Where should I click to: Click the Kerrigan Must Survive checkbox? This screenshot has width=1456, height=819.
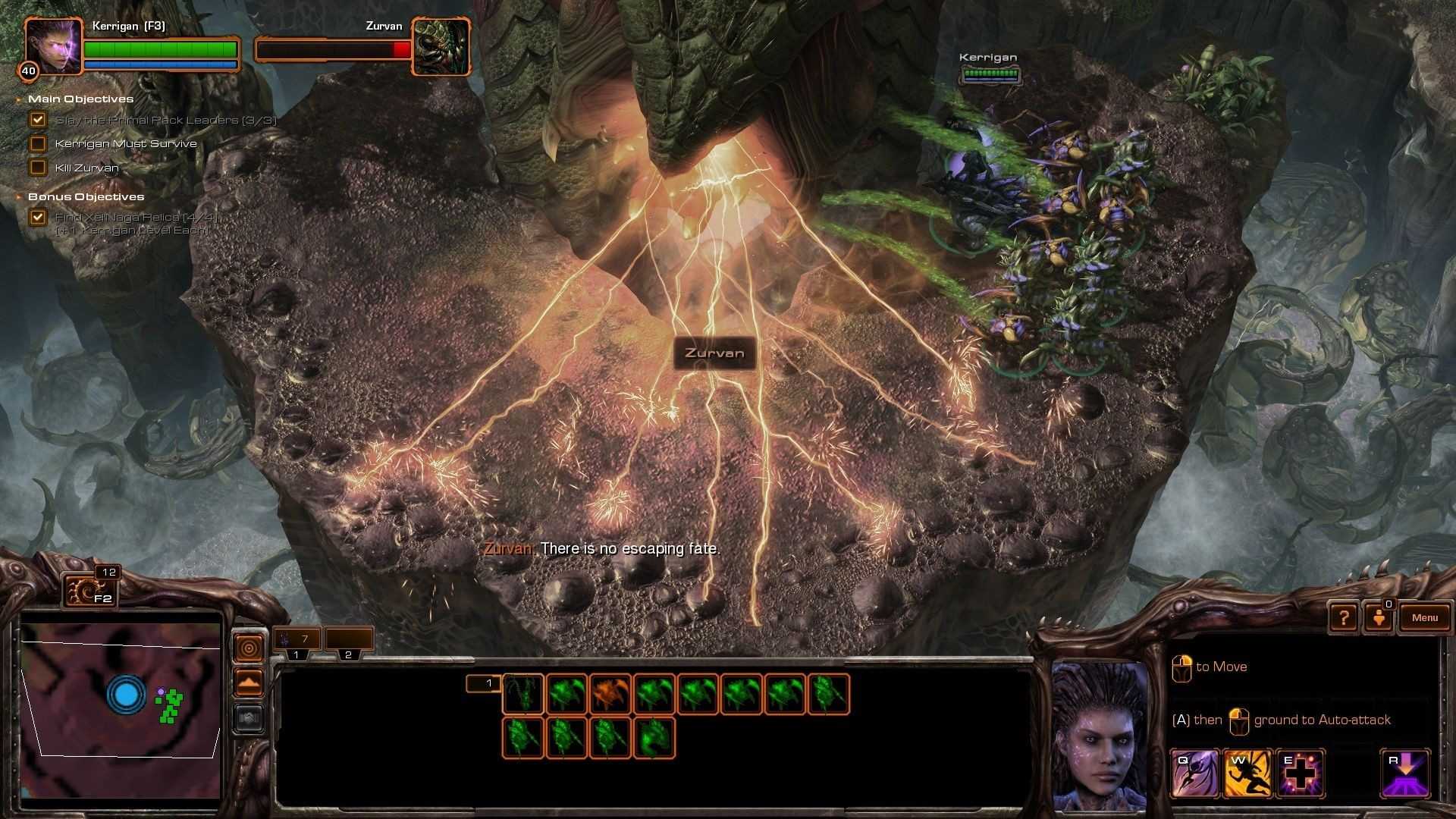38,143
